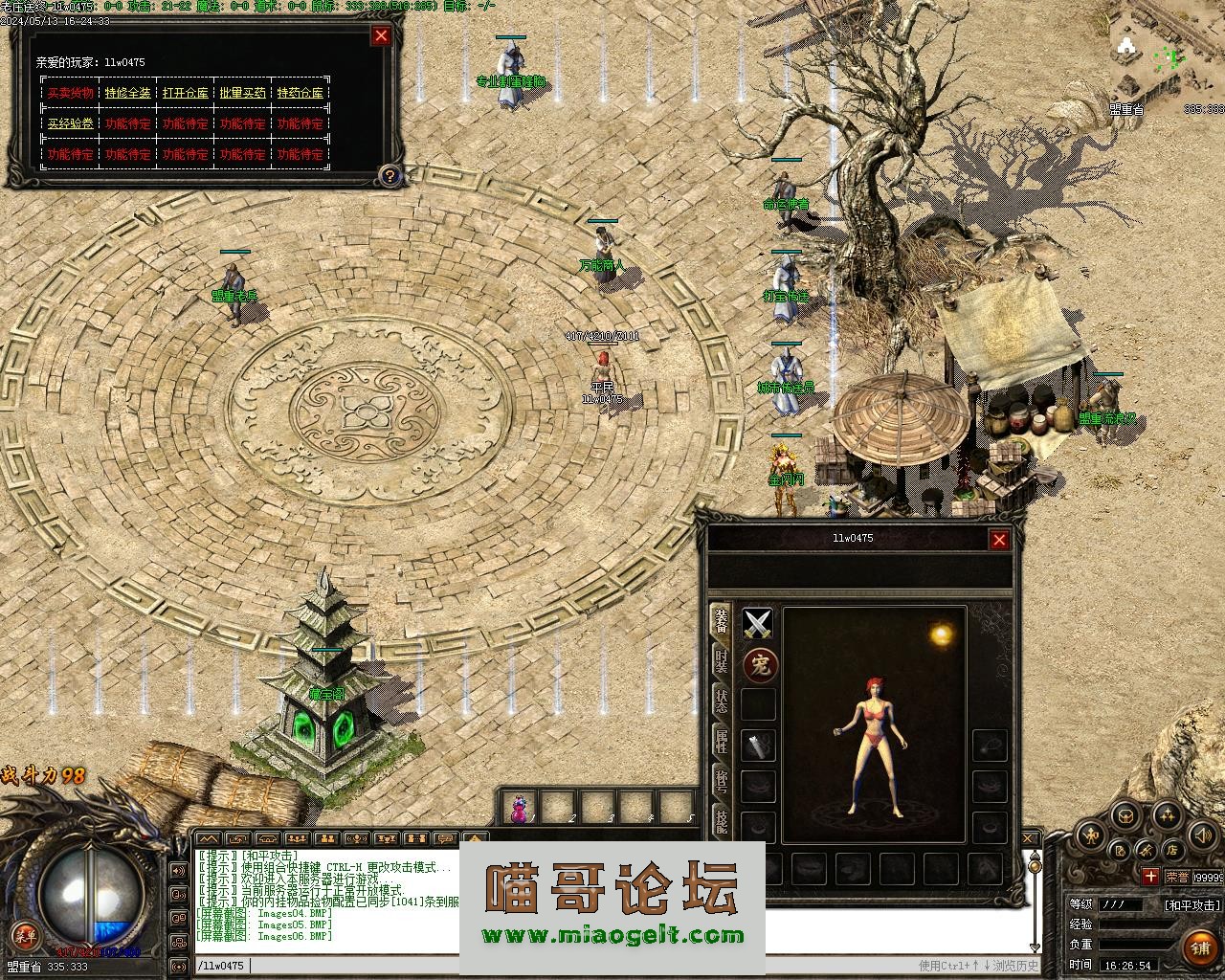
Task: Close the NPC service dialog
Action: [381, 36]
